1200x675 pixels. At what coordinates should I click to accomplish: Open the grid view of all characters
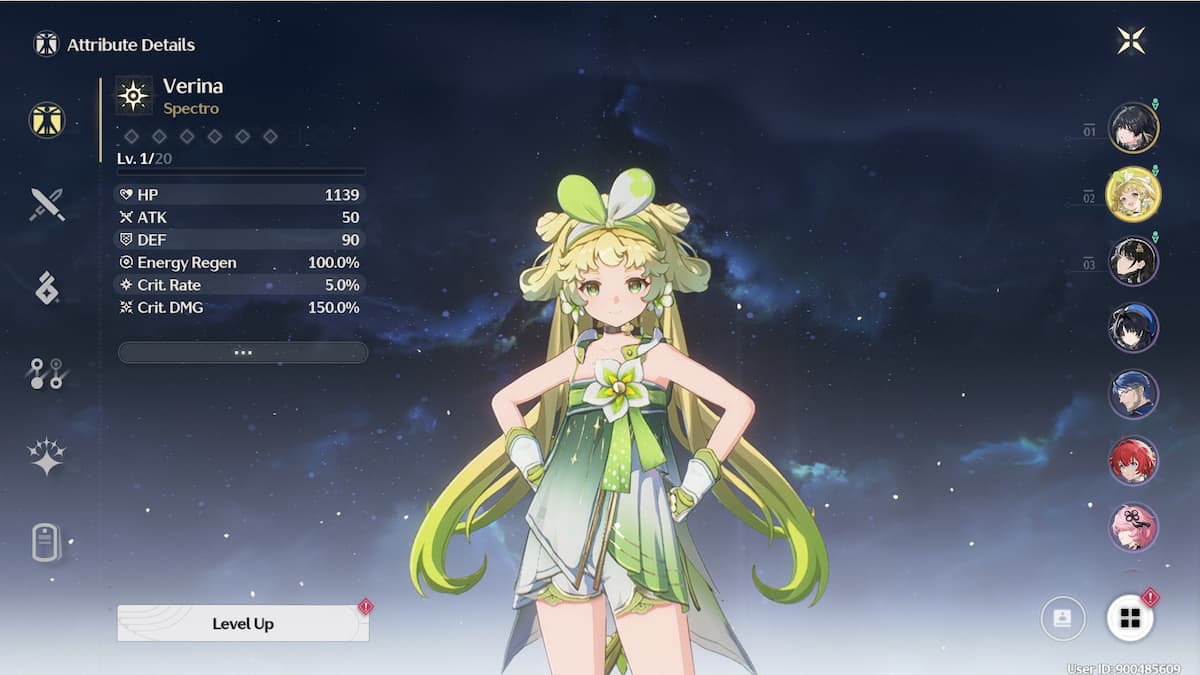pyautogui.click(x=1130, y=619)
